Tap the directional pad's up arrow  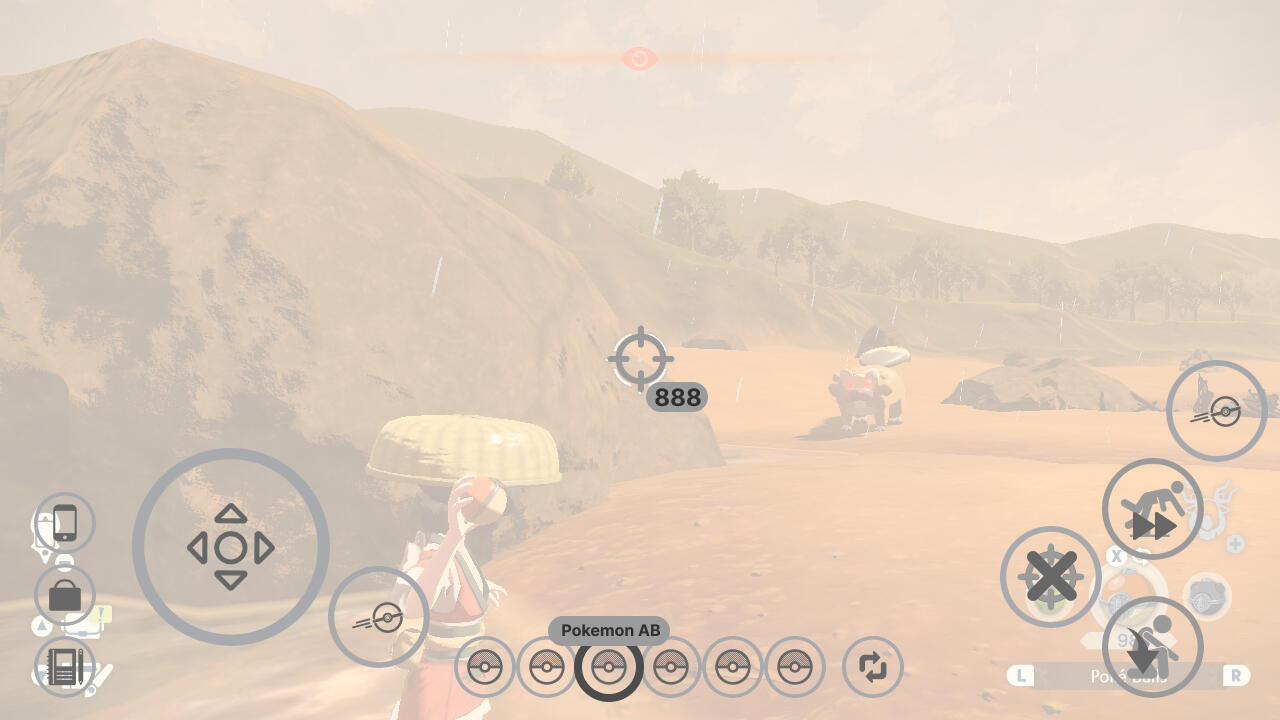pos(231,514)
